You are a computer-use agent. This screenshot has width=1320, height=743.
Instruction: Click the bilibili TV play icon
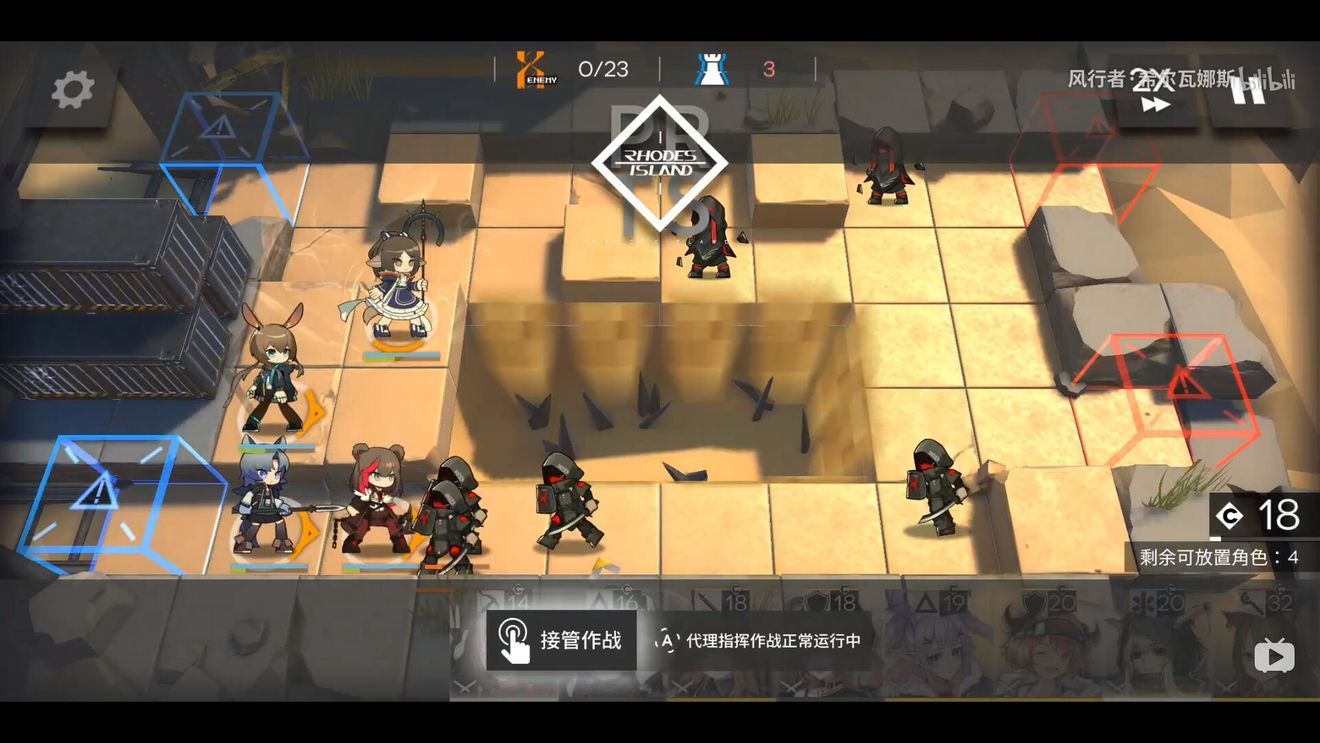[1274, 657]
